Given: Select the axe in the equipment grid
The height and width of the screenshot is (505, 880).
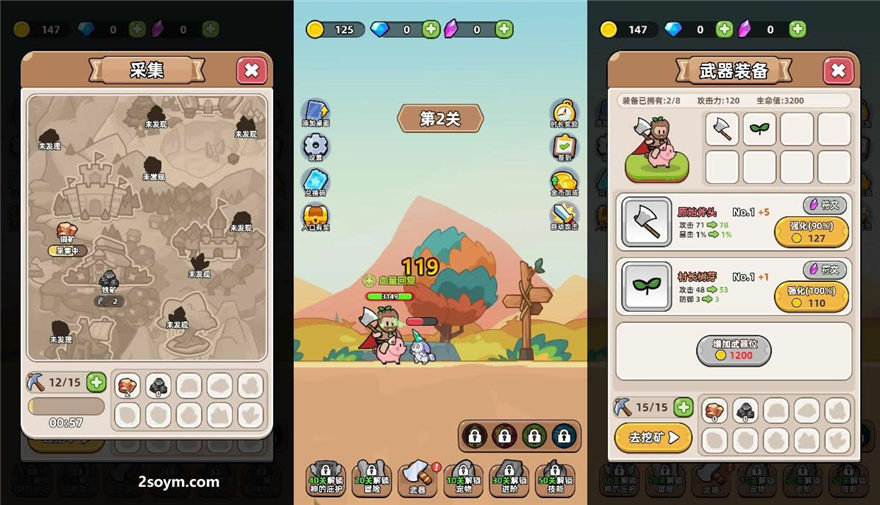Looking at the screenshot, I should [722, 129].
